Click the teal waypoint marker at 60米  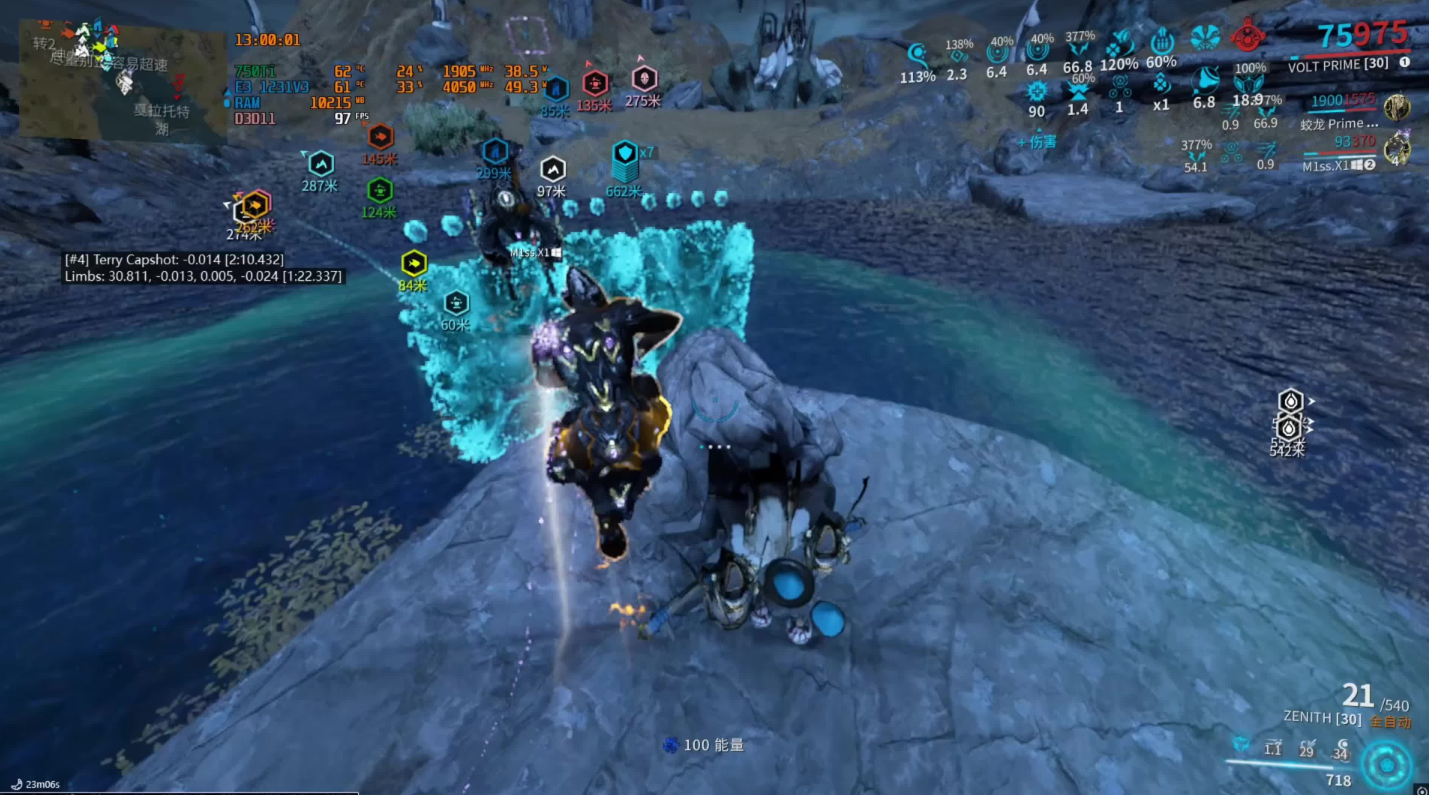click(x=456, y=302)
